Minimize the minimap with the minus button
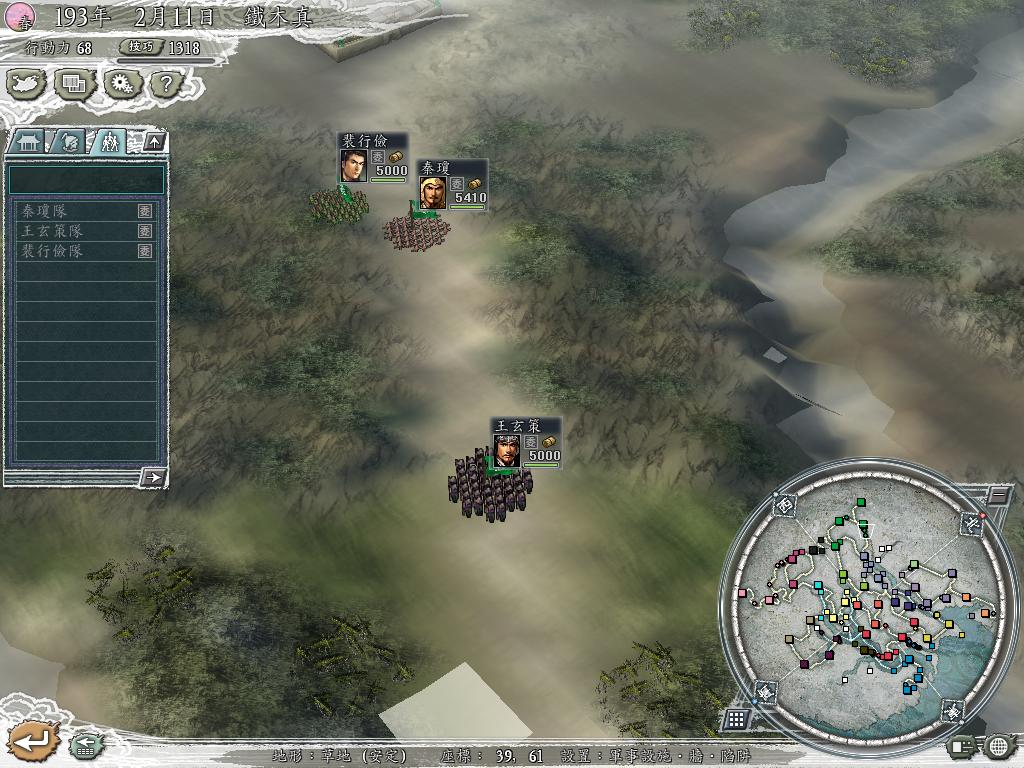The width and height of the screenshot is (1024, 768). [999, 495]
